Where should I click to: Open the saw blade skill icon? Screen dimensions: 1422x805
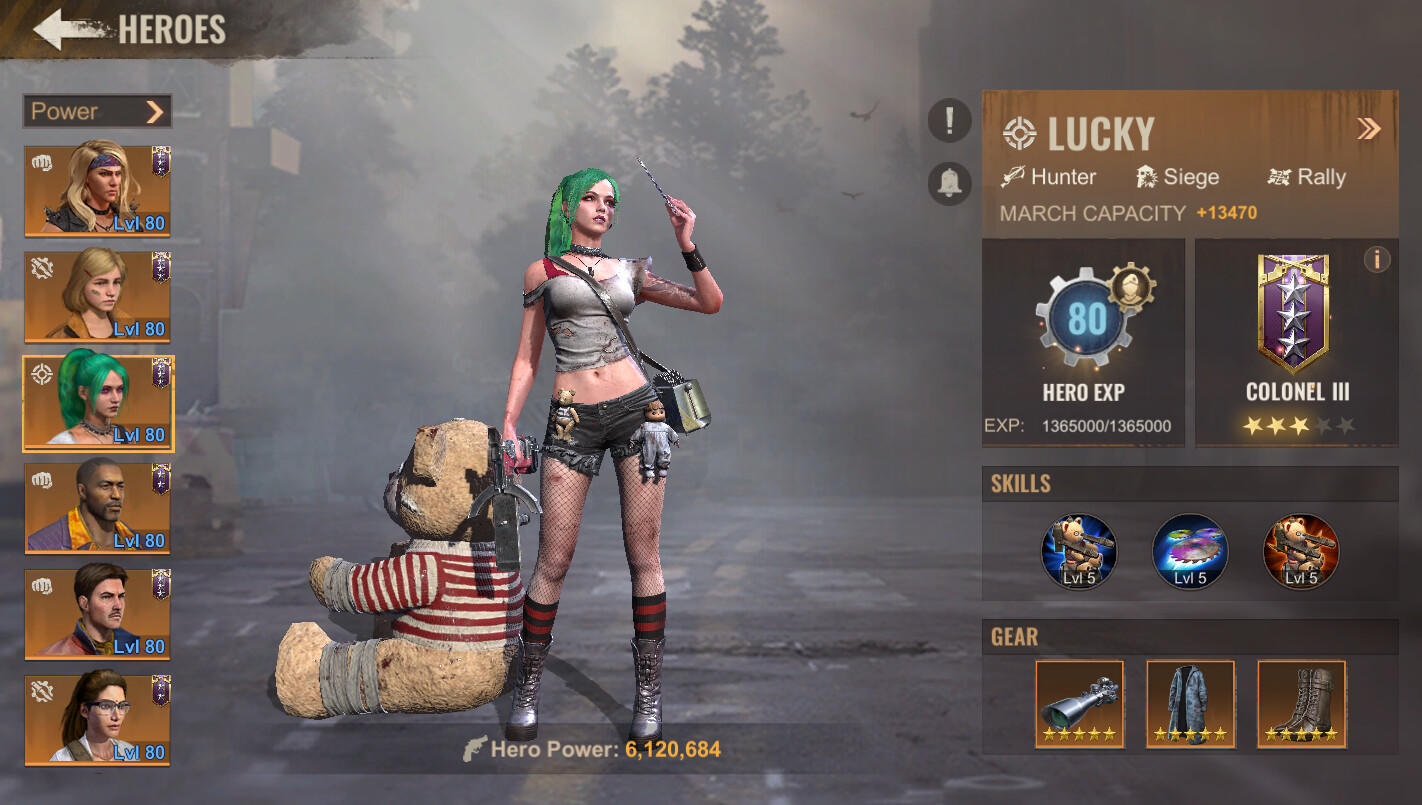[1190, 550]
